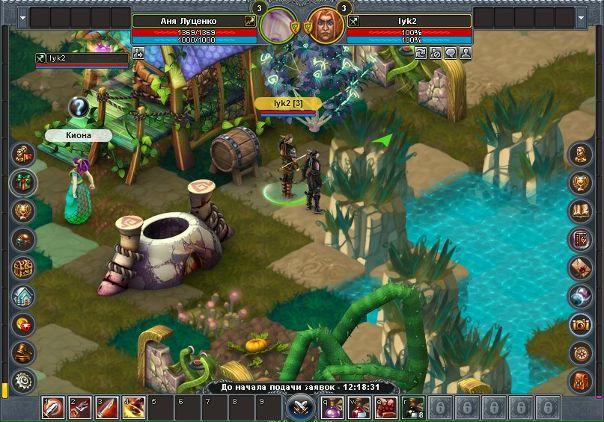The width and height of the screenshot is (604, 422).
Task: Click the right-side trophy cup icon
Action: coord(581,182)
